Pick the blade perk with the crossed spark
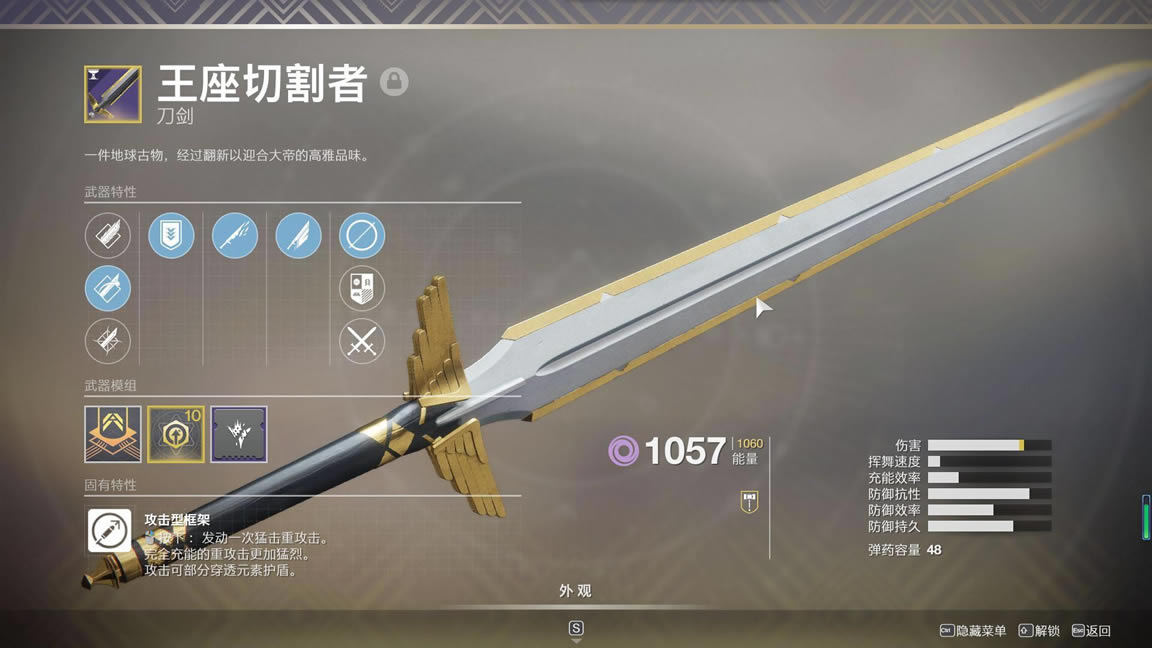Screen dimensions: 1152x648 click(x=107, y=341)
